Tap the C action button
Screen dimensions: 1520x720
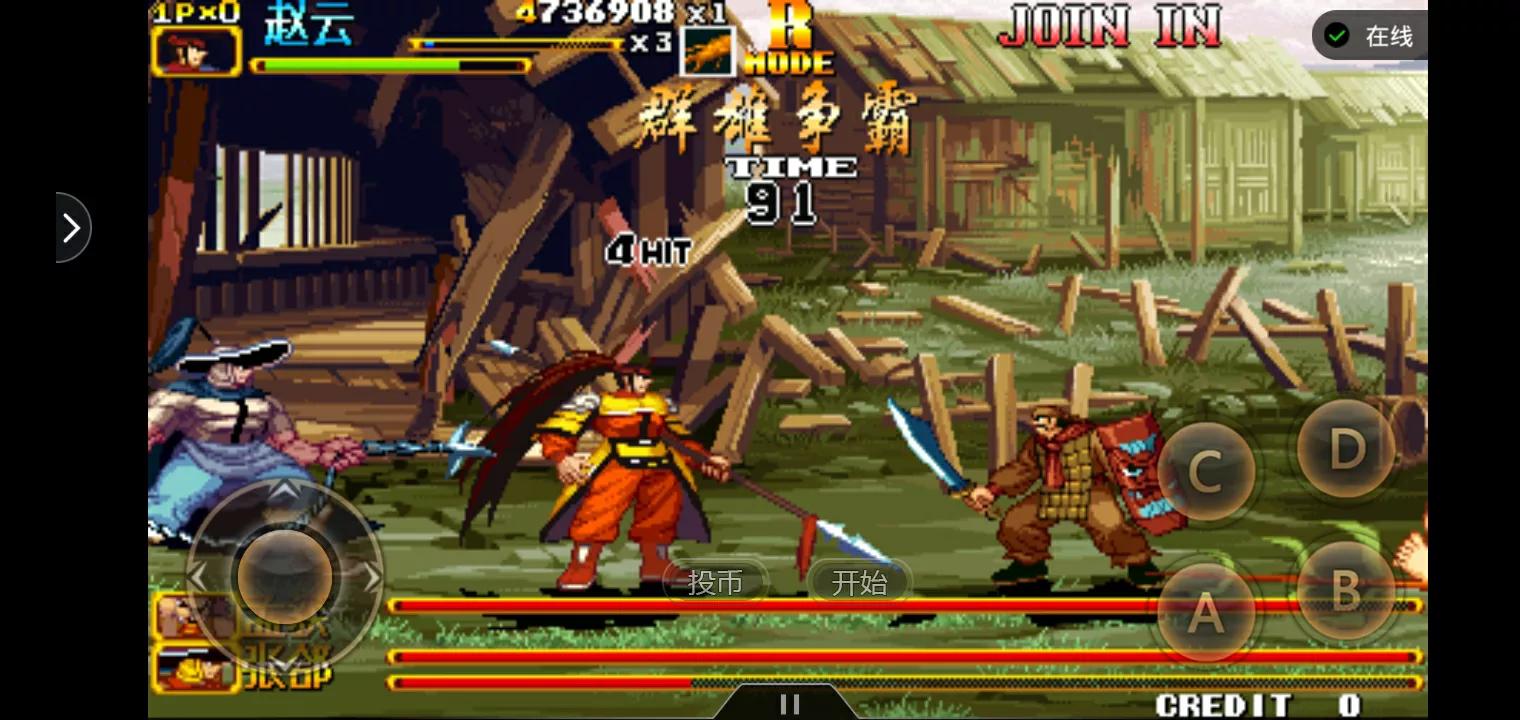[x=1206, y=470]
